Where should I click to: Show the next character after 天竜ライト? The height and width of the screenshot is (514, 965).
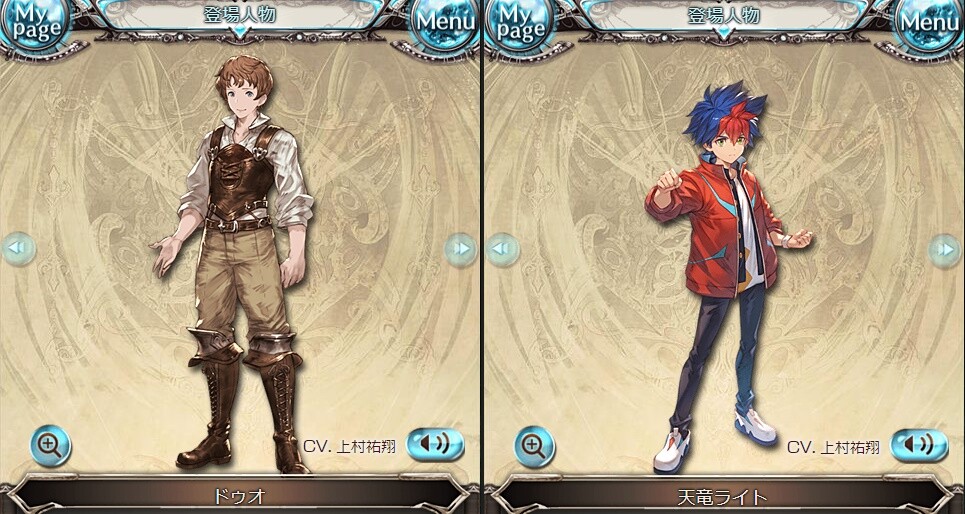pyautogui.click(x=944, y=248)
